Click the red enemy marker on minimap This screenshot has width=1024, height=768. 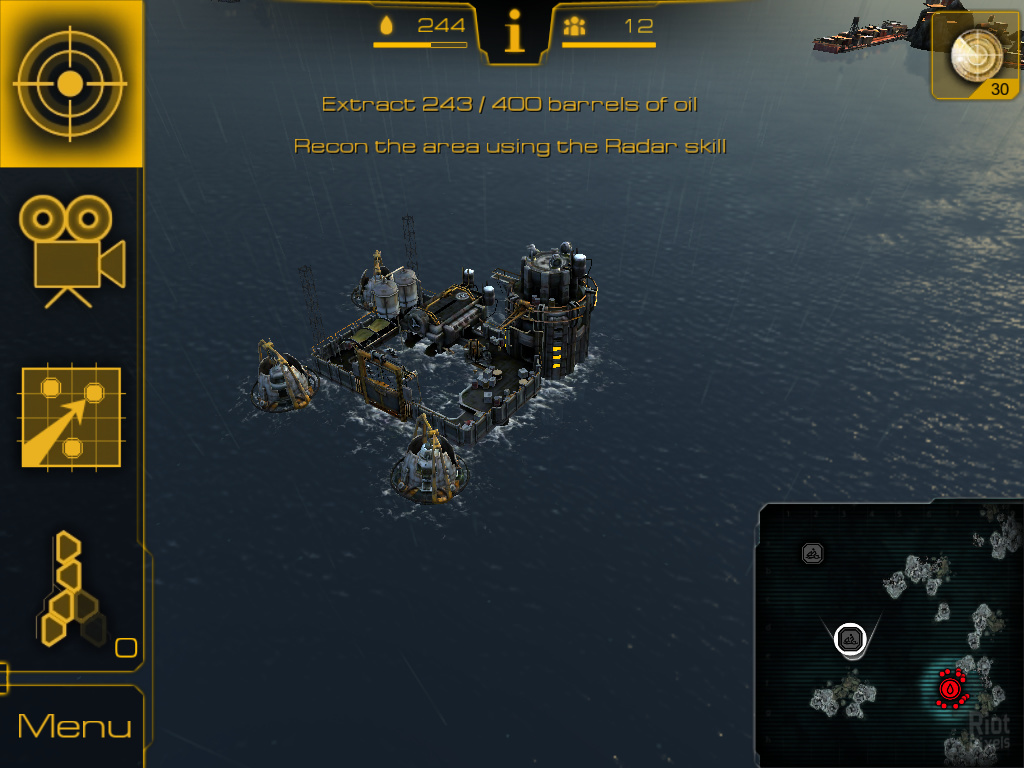click(951, 688)
